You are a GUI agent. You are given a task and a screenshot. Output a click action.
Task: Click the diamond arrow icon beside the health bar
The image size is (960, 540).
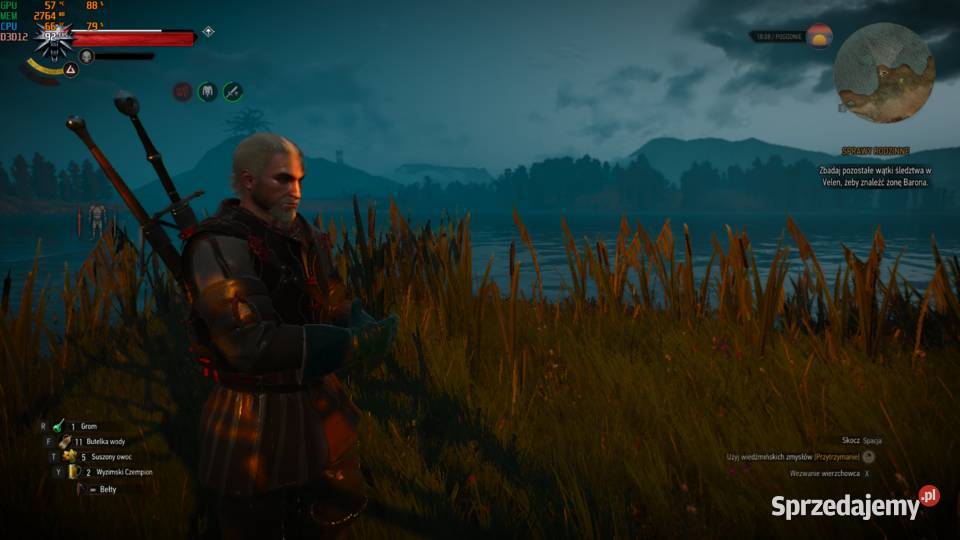[x=207, y=32]
